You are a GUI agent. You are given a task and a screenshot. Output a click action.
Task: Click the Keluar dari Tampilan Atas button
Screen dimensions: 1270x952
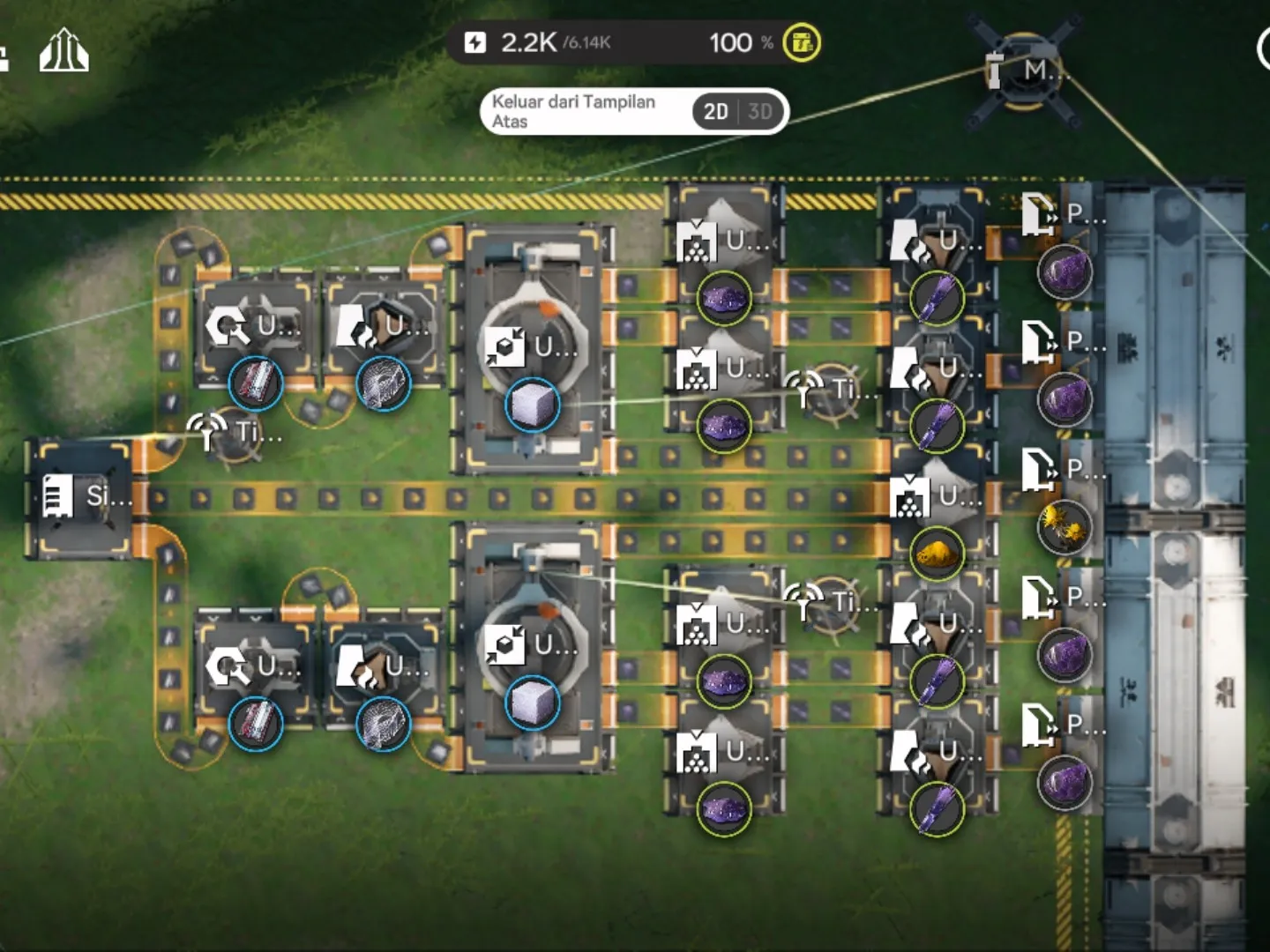click(x=573, y=112)
